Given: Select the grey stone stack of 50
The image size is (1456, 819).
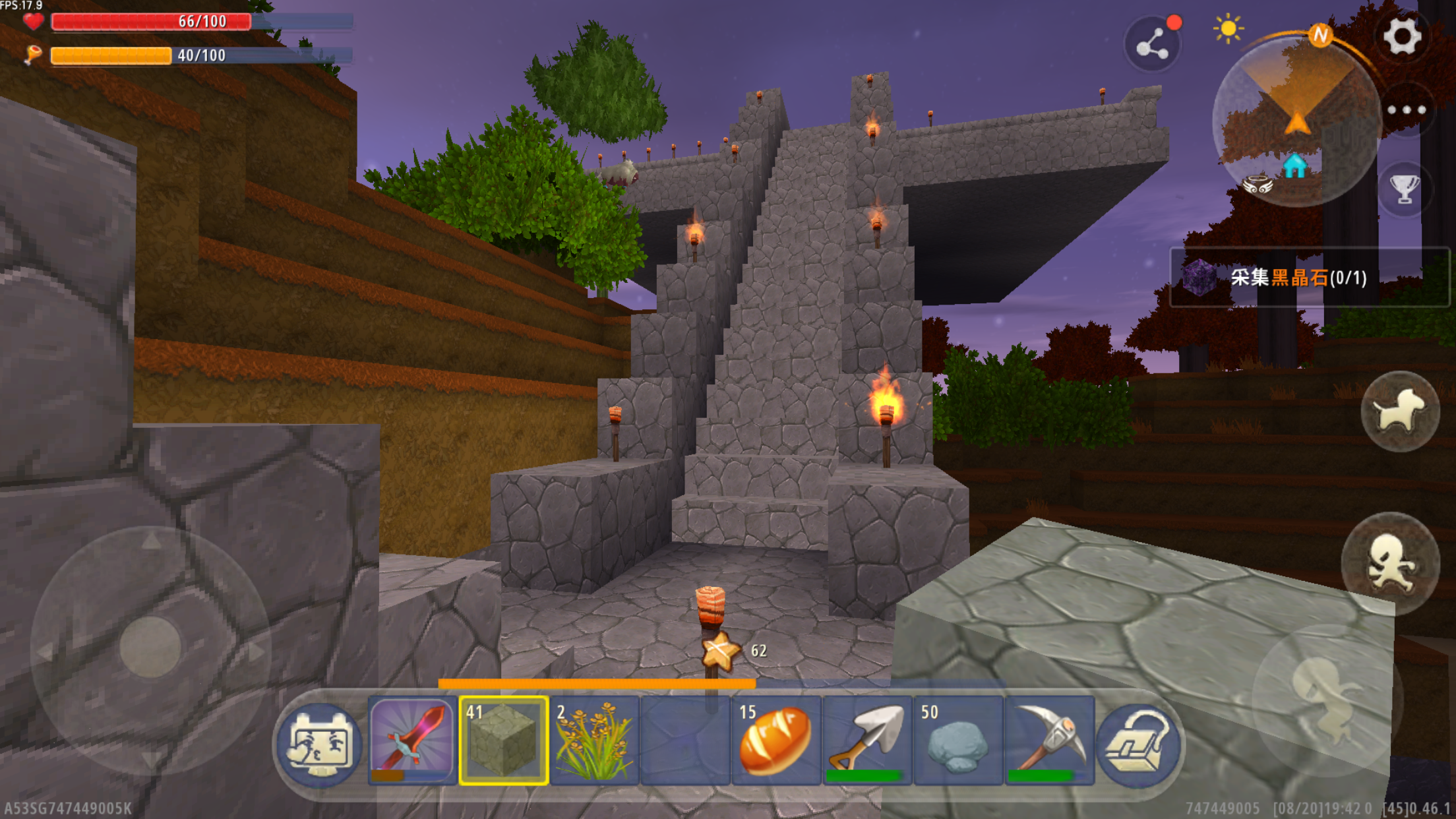Looking at the screenshot, I should [x=958, y=741].
